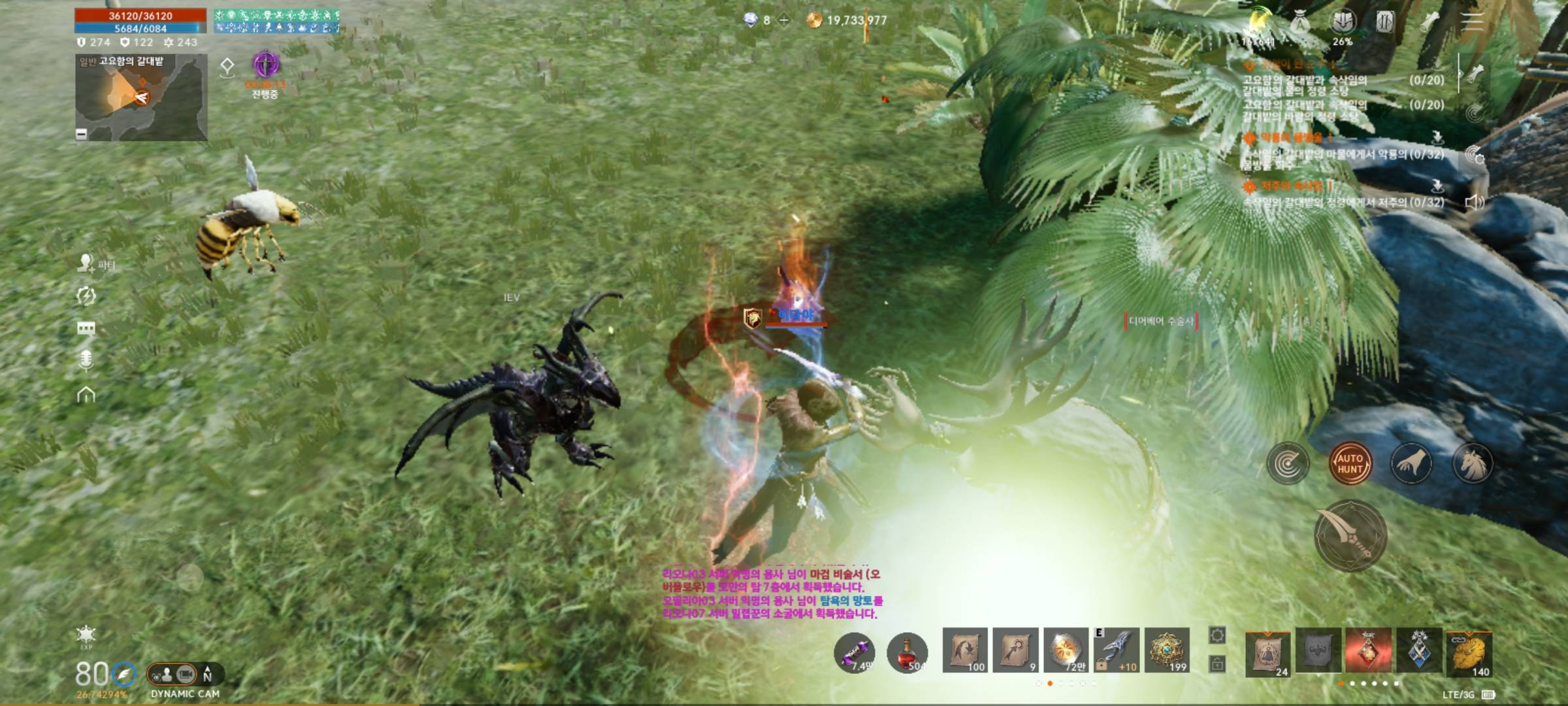Tap the auto-battle gear icon with lightning bolt
1568x706 pixels.
pos(85,295)
